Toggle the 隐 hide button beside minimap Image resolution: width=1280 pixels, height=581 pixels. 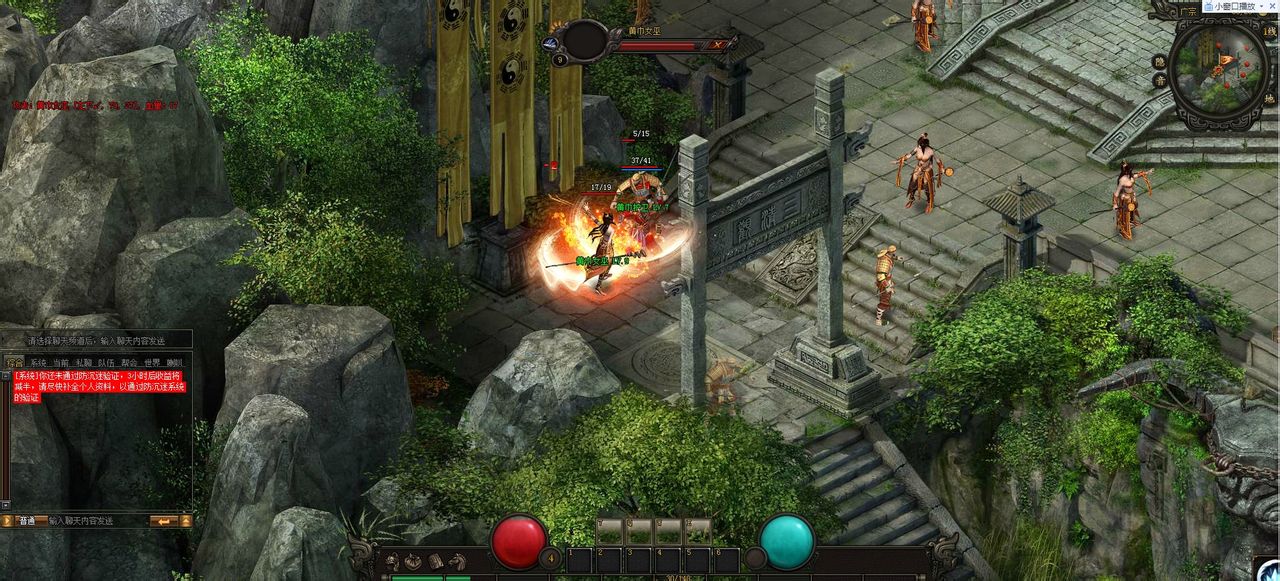[x=1159, y=62]
